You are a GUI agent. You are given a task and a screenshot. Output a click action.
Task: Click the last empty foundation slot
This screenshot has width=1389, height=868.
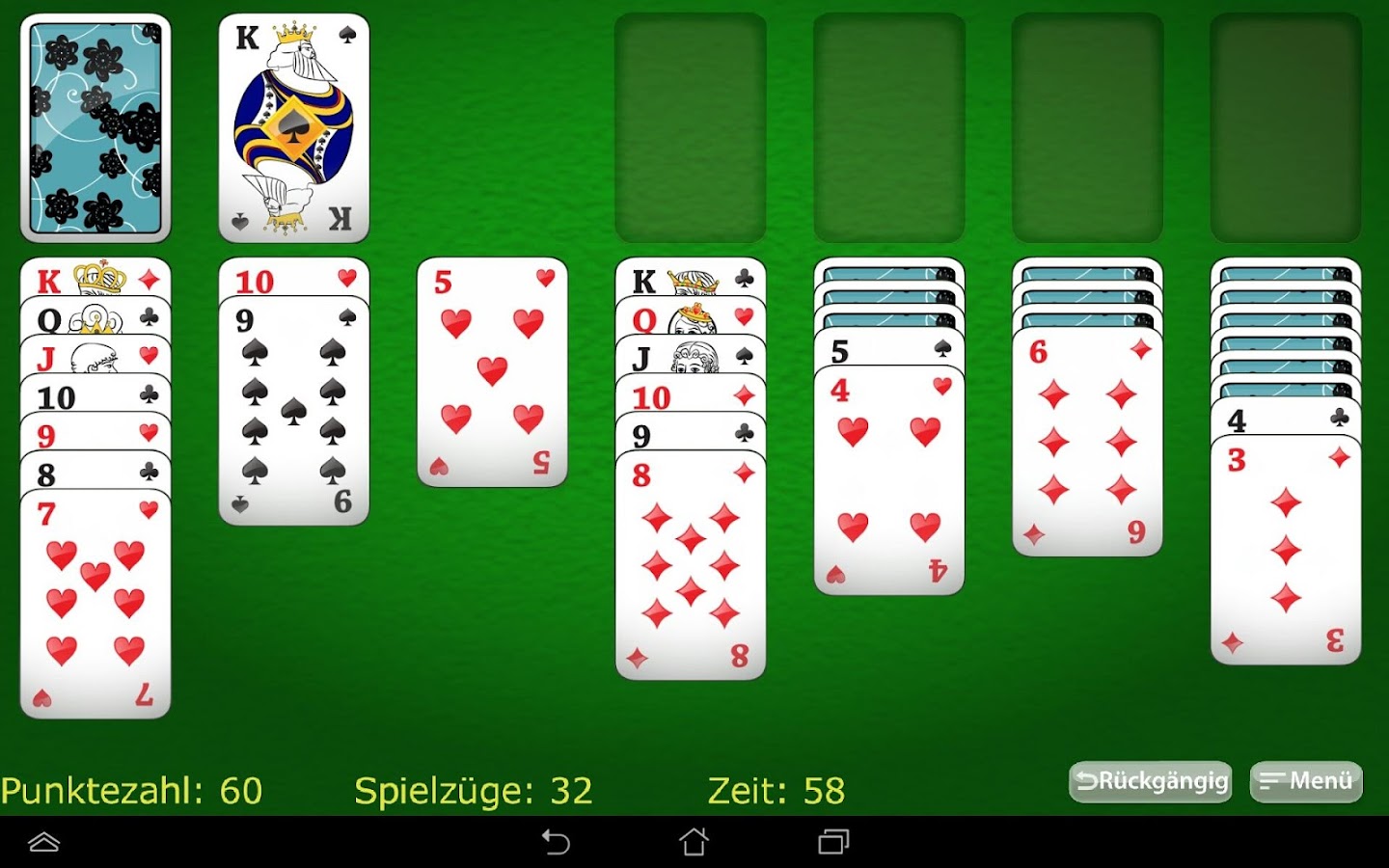(x=1286, y=126)
